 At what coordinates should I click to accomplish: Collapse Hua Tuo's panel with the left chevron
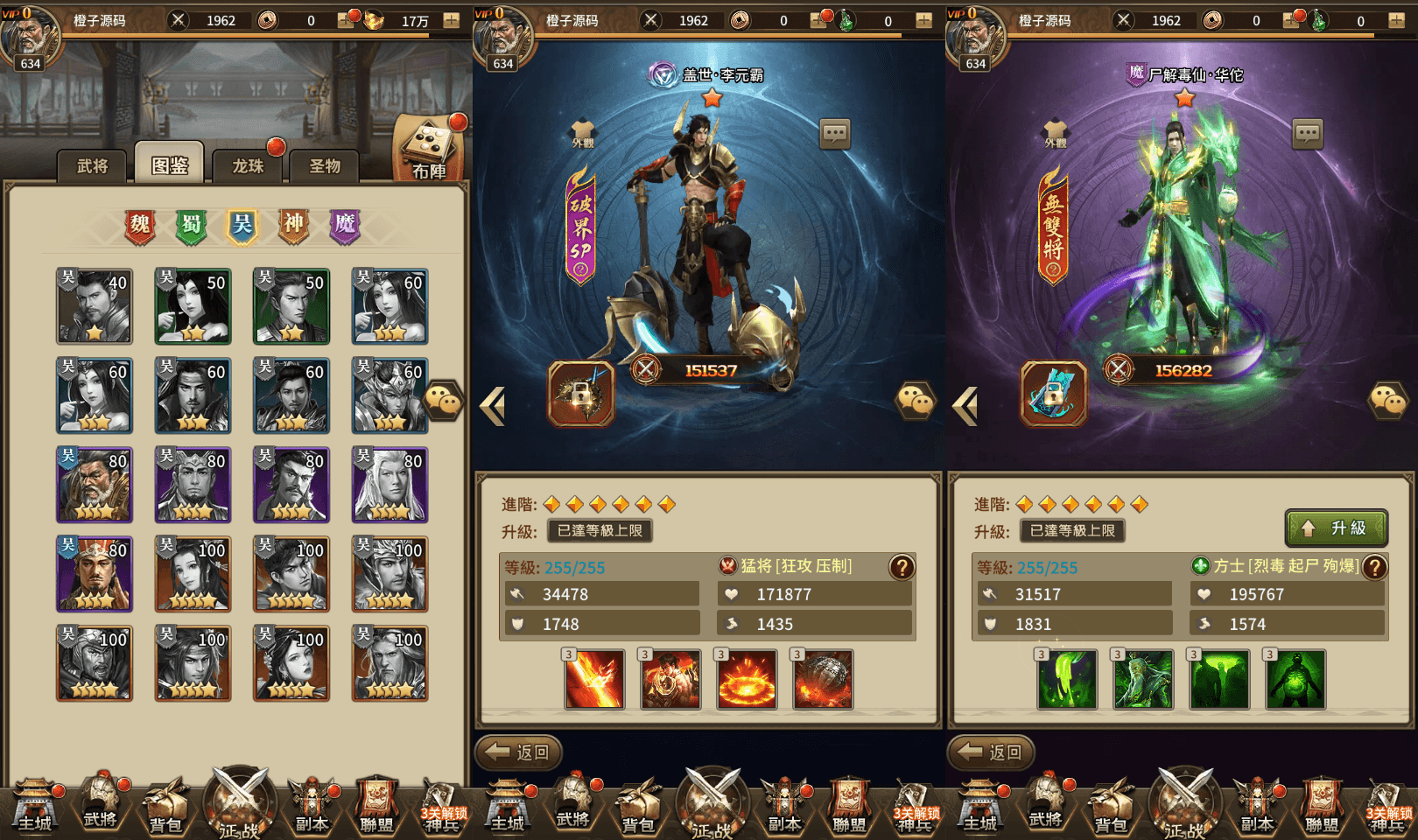[965, 405]
